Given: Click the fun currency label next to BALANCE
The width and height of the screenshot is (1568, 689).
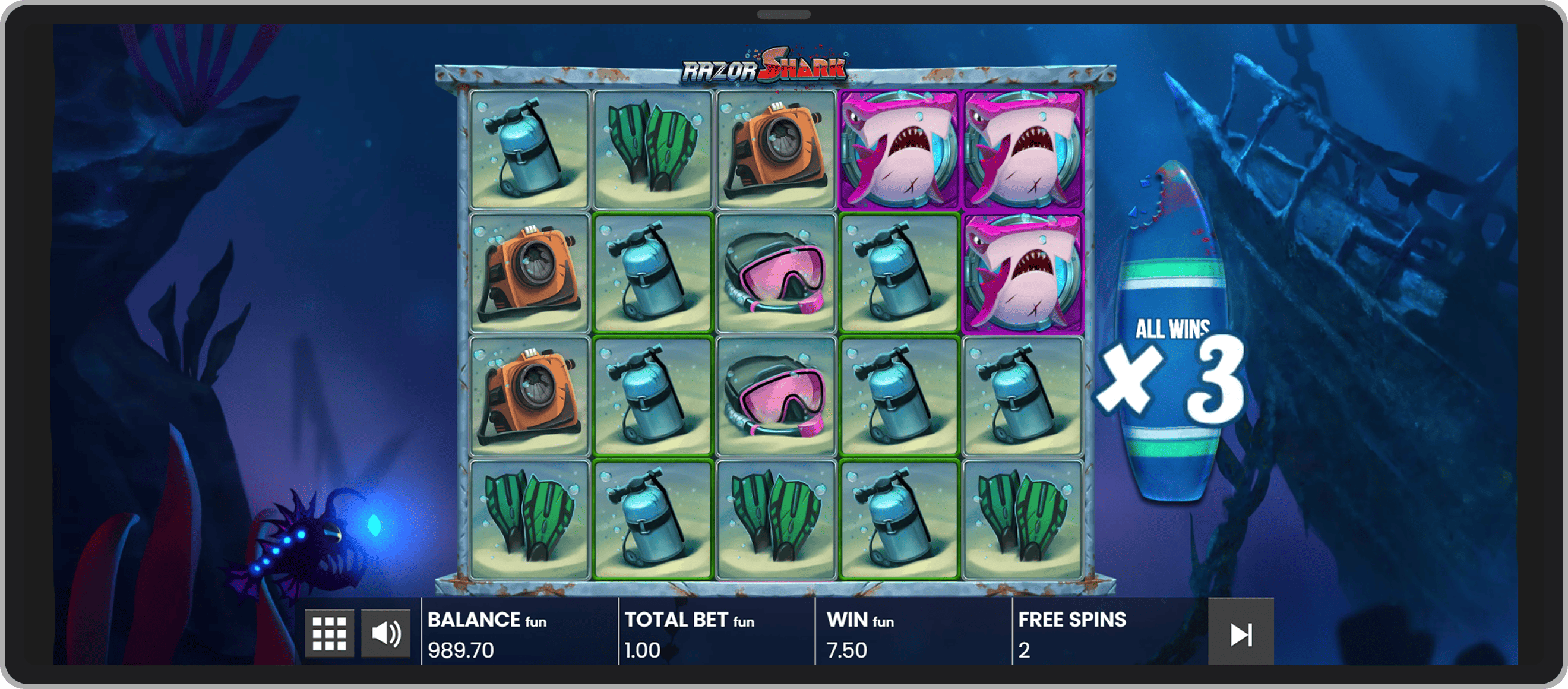Looking at the screenshot, I should [x=536, y=622].
